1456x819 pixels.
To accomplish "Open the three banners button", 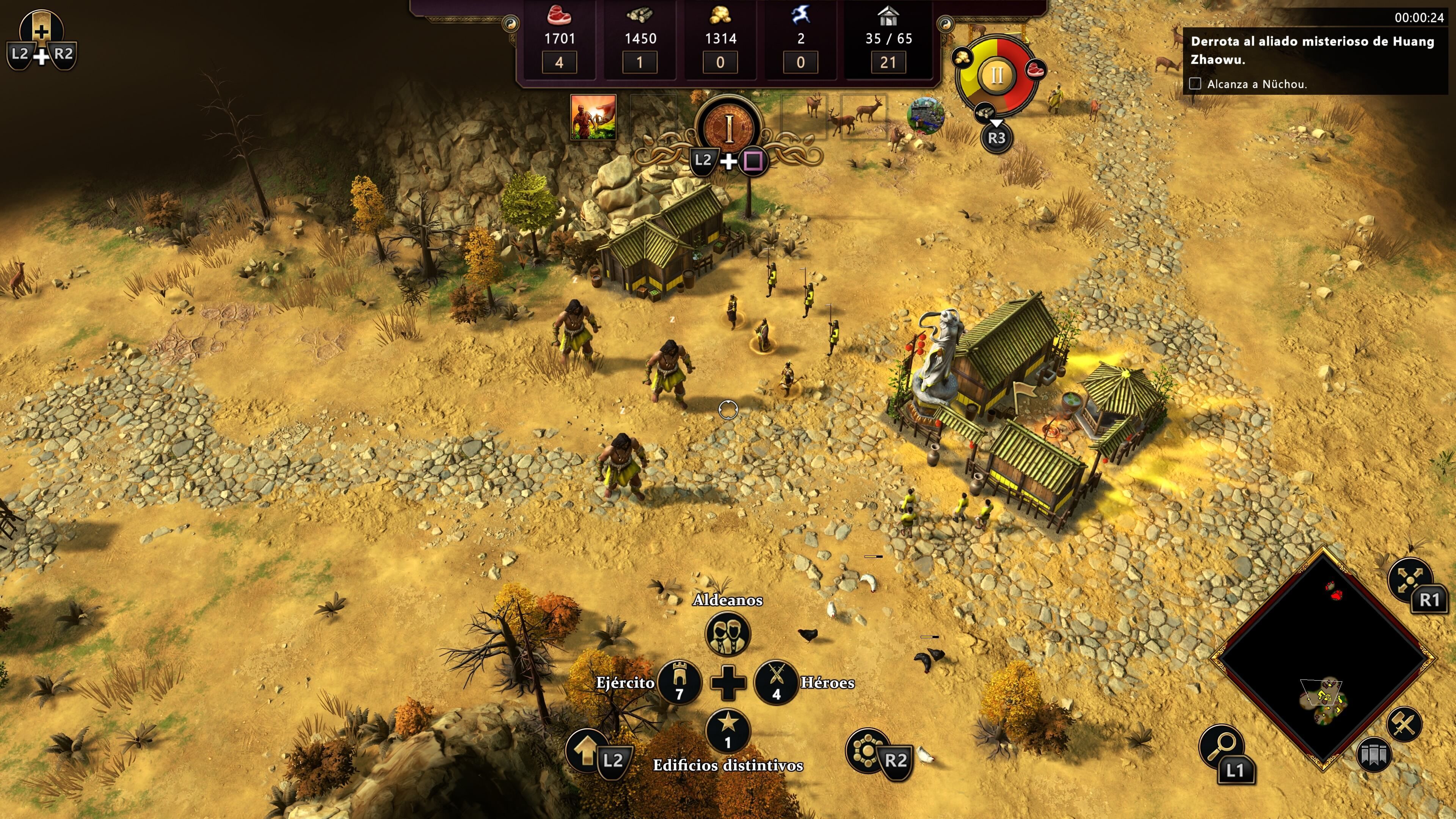I will pos(1373,754).
